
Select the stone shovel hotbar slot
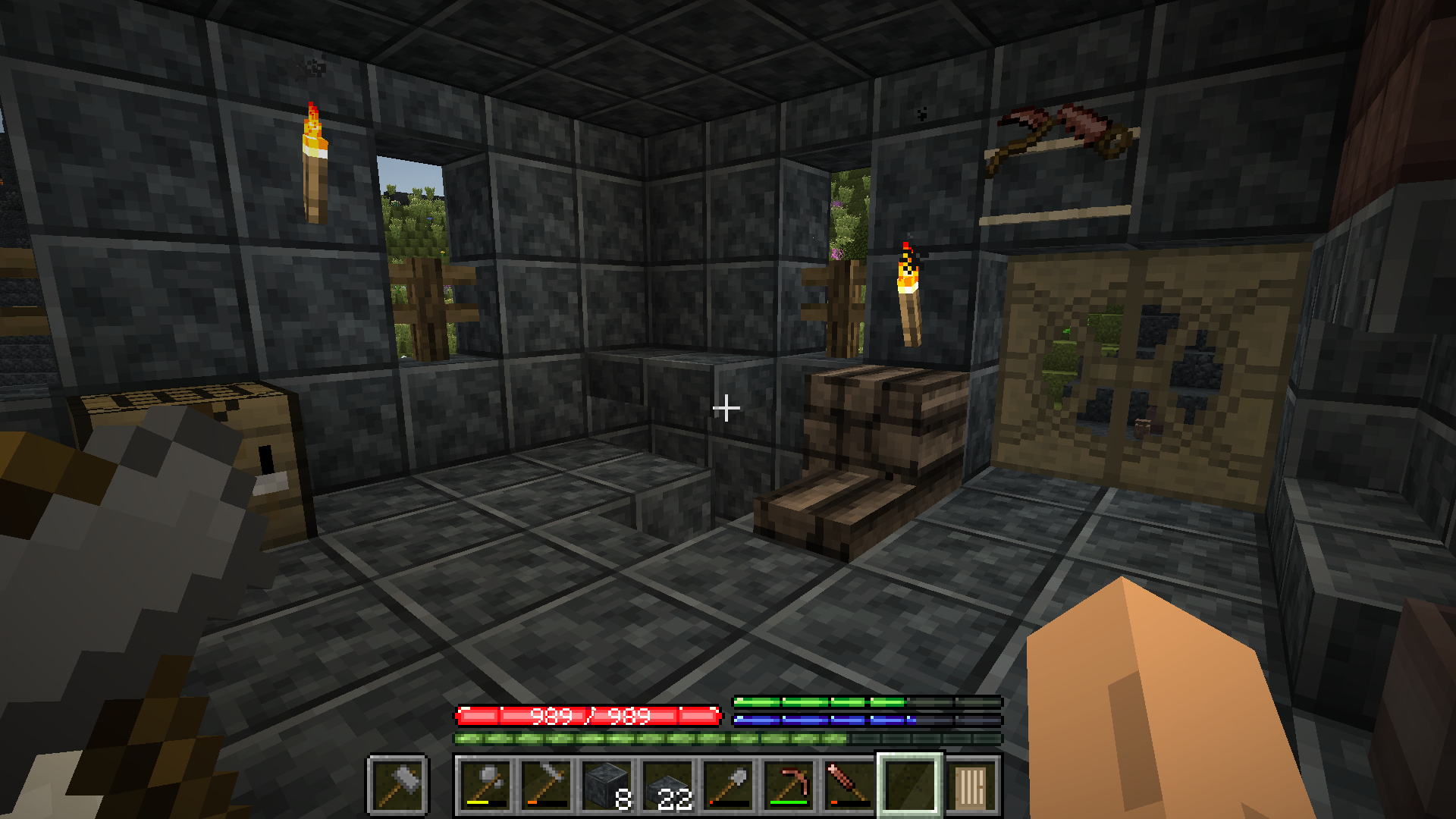(x=728, y=785)
